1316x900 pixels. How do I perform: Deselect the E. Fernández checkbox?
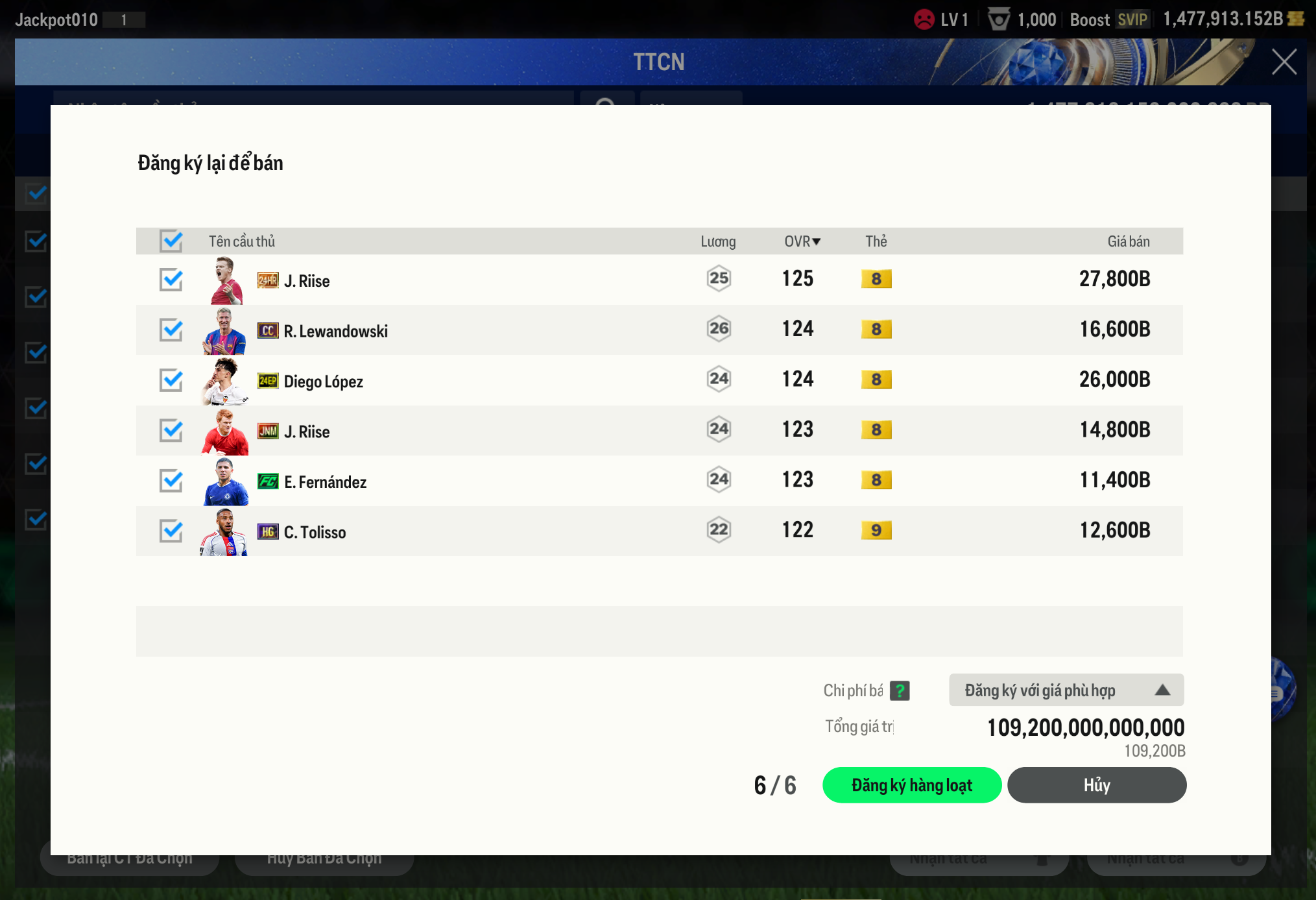tap(171, 481)
